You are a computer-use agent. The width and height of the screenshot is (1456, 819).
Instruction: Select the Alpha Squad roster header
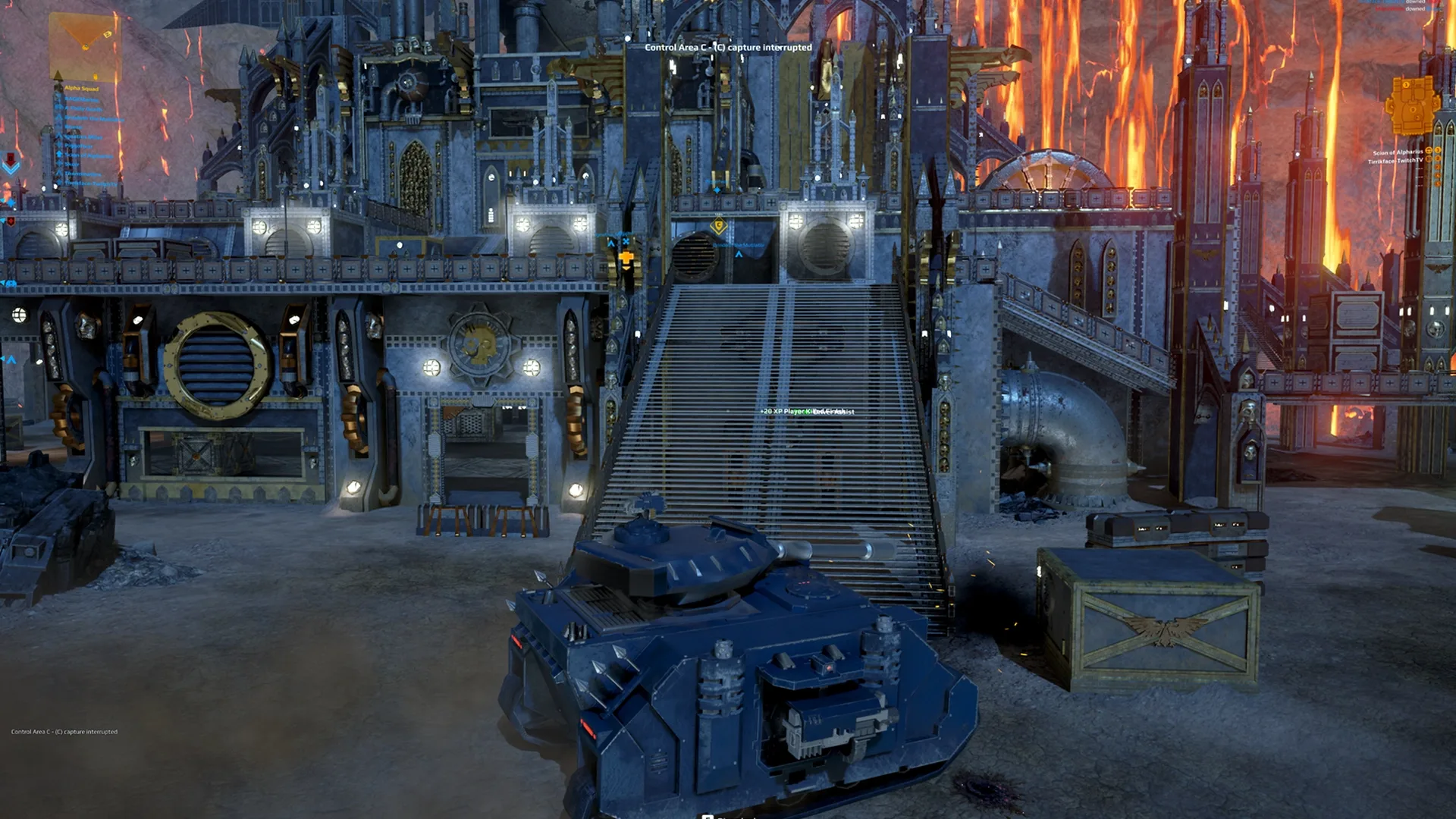point(81,89)
